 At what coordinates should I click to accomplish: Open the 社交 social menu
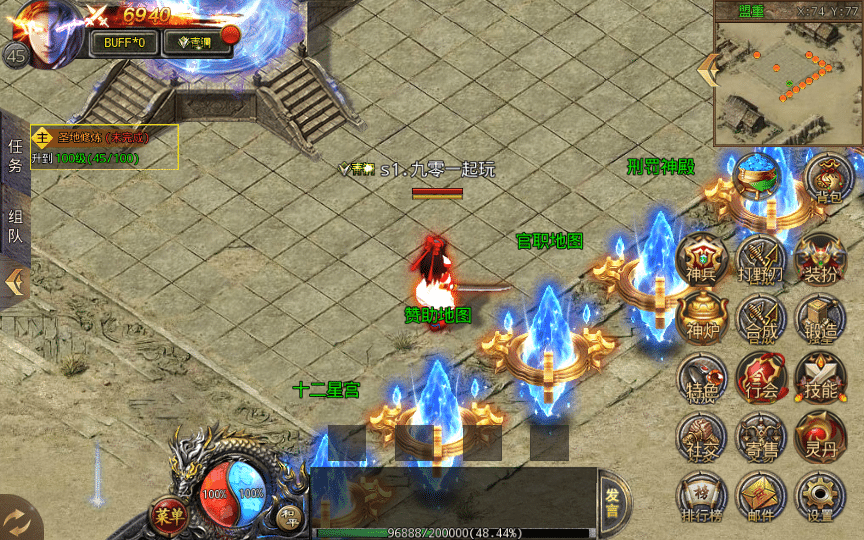(x=701, y=437)
